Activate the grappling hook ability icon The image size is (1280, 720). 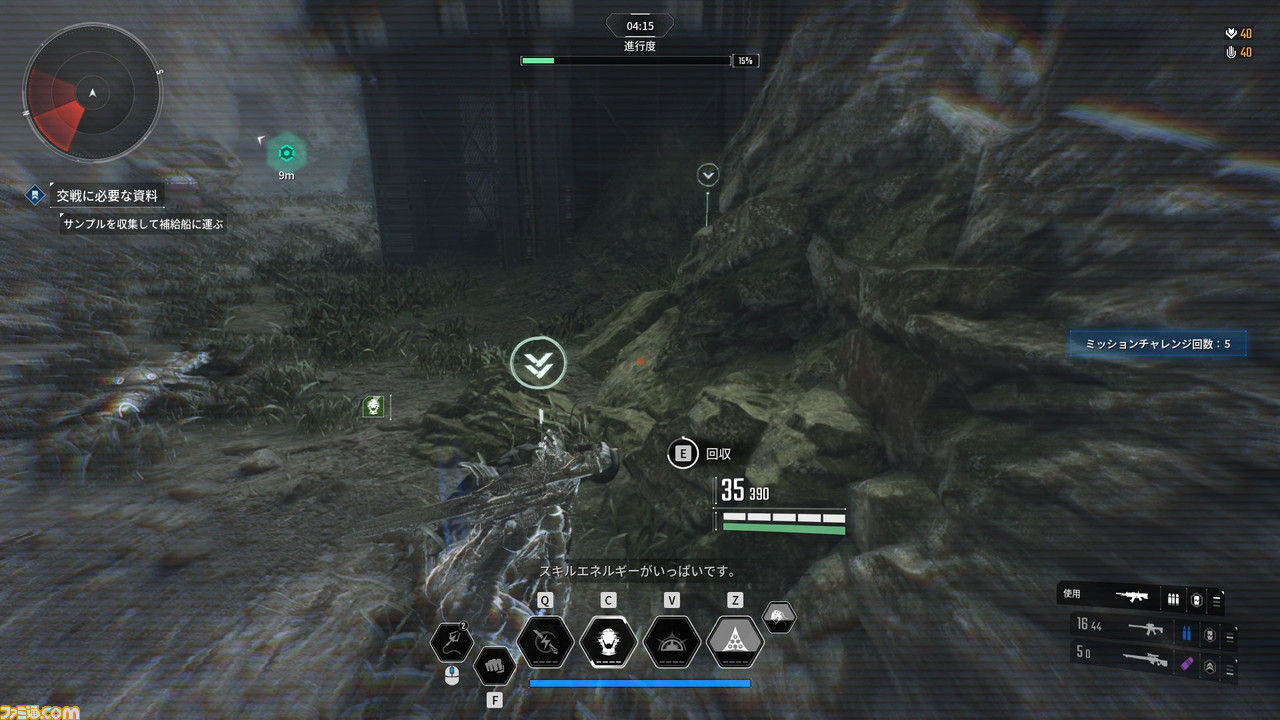point(452,642)
